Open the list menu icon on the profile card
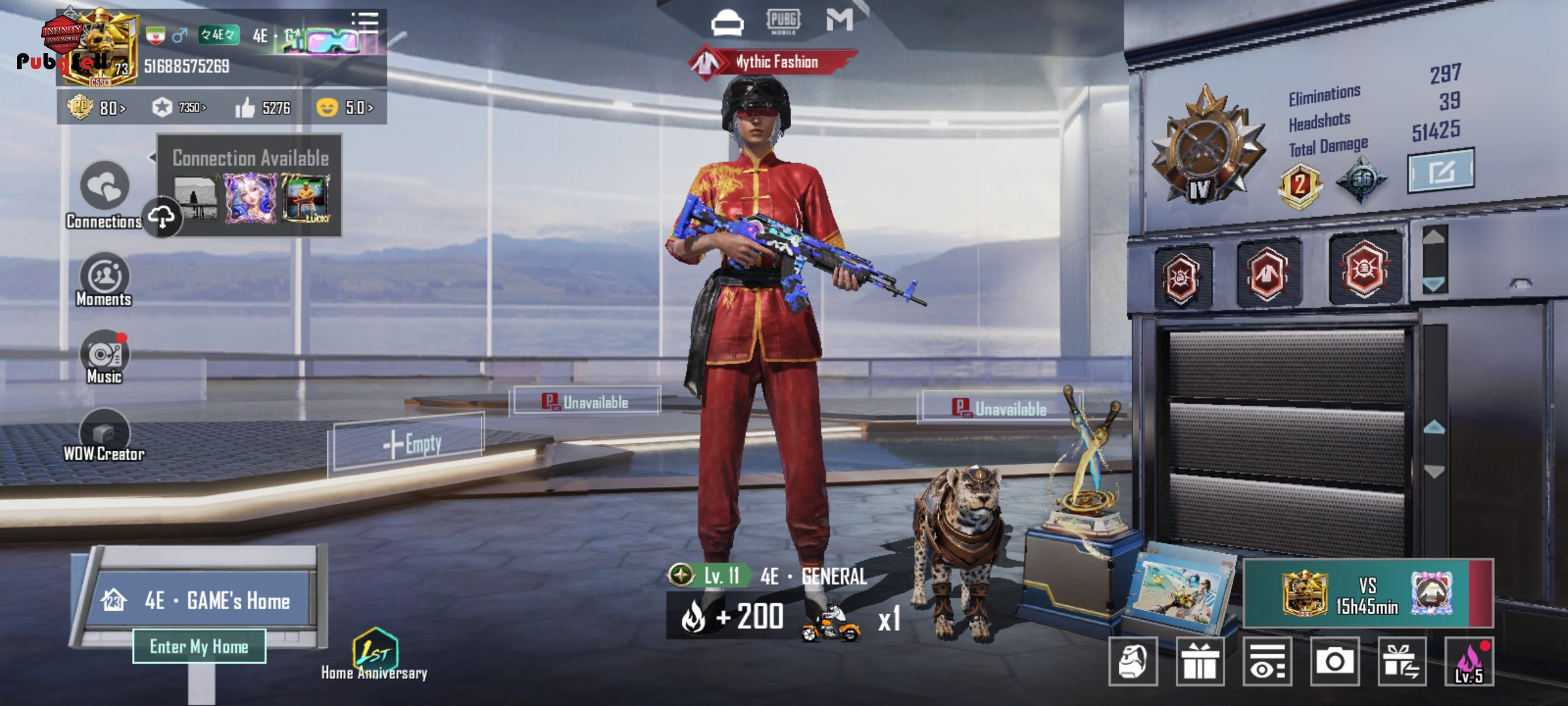 365,21
